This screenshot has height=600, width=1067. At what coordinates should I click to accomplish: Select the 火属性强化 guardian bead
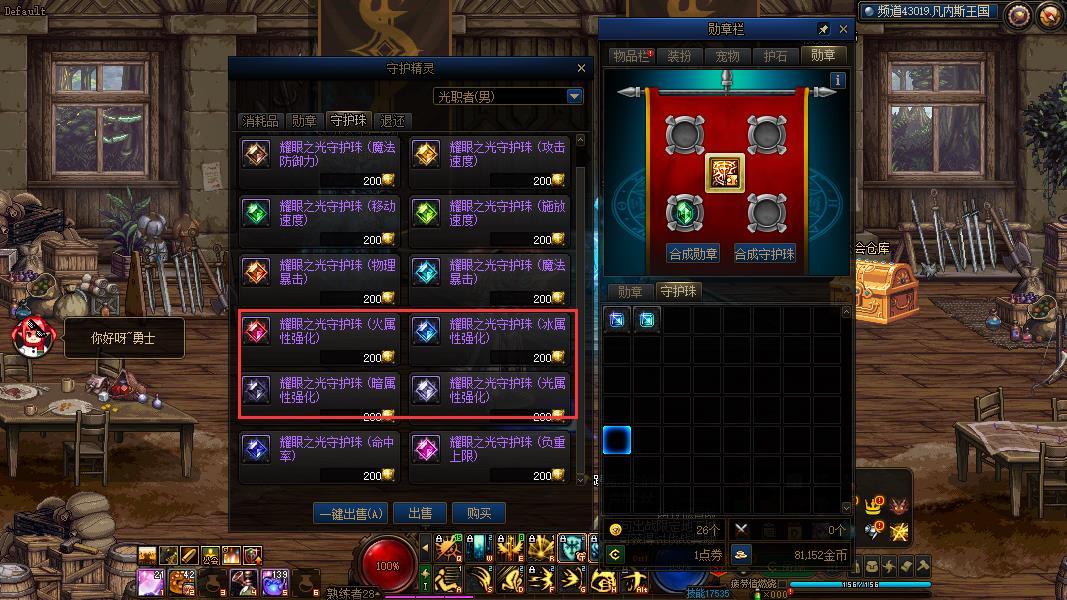(x=320, y=337)
